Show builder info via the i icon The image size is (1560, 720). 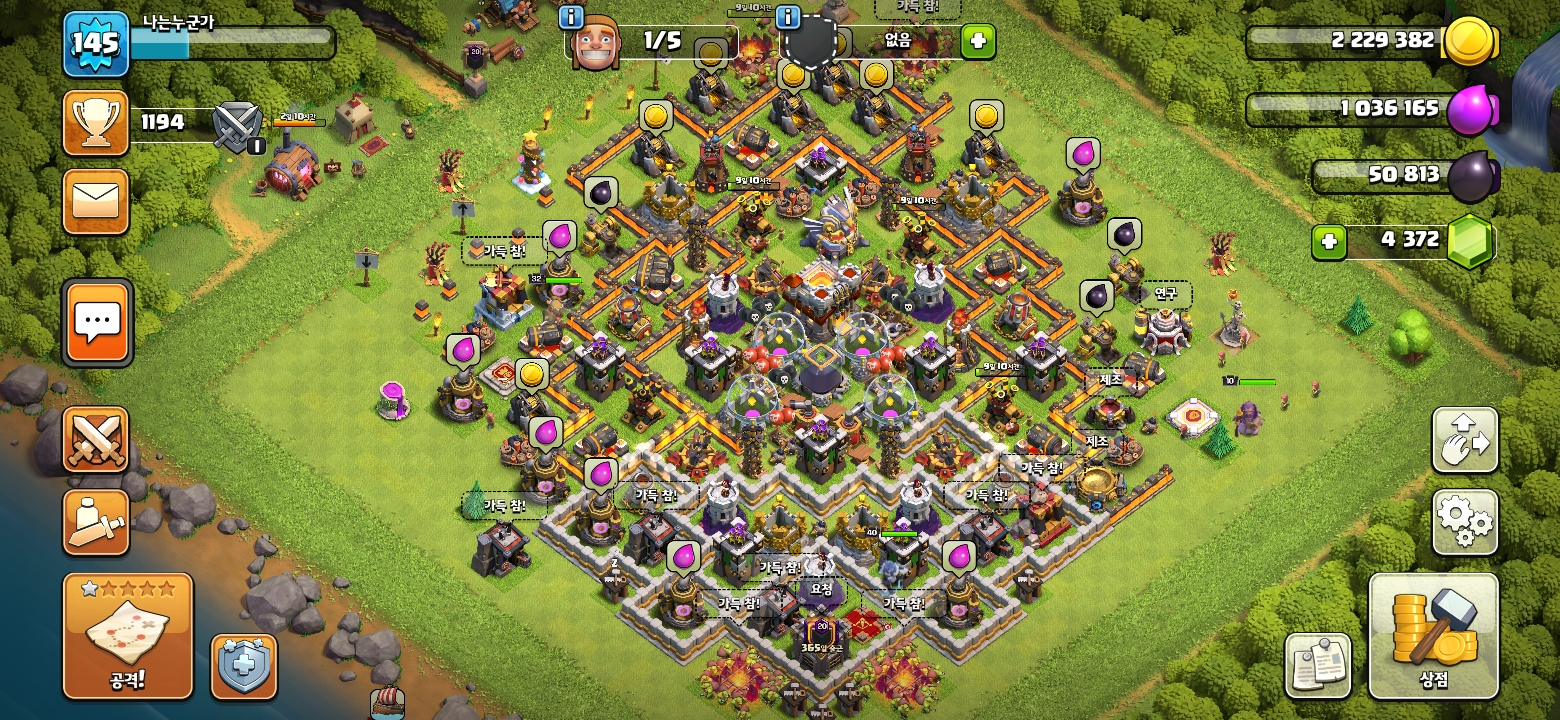[571, 17]
